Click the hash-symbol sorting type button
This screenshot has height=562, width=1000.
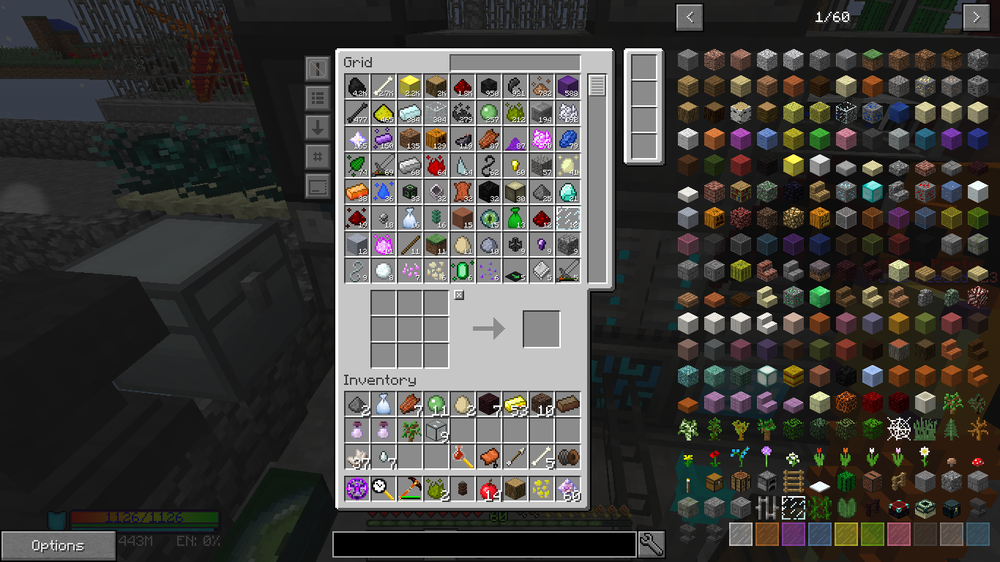click(x=317, y=156)
